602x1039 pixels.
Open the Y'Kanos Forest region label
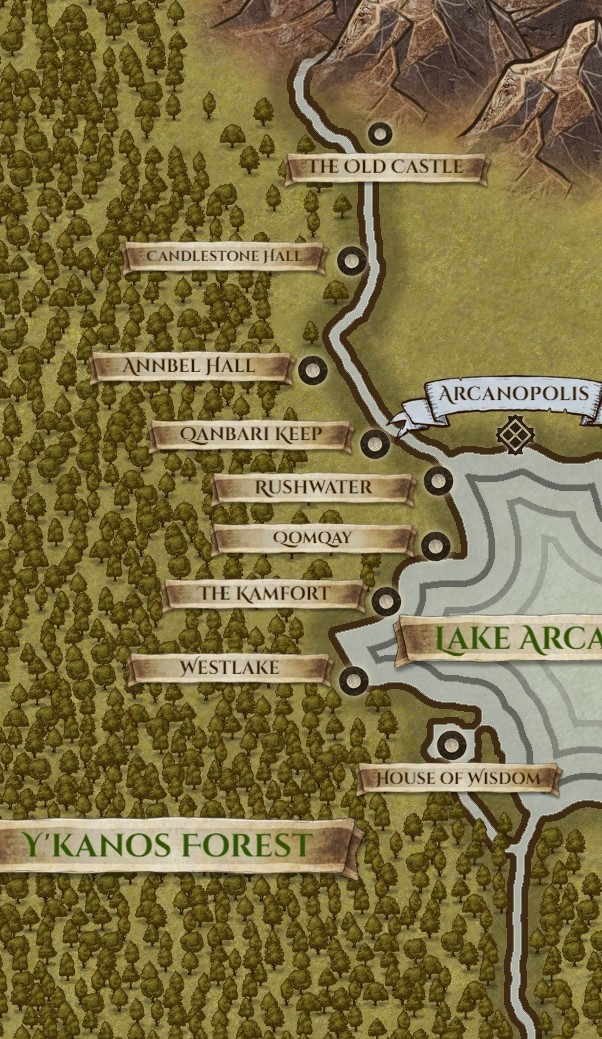click(168, 846)
